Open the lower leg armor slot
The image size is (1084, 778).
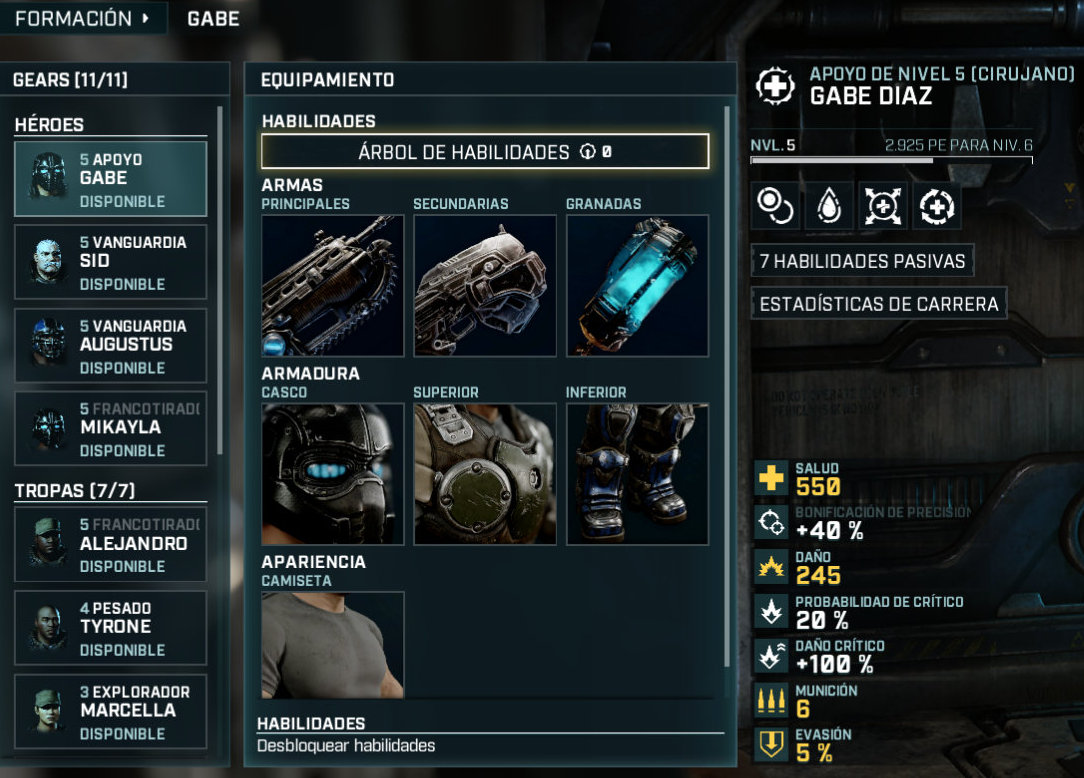click(637, 474)
